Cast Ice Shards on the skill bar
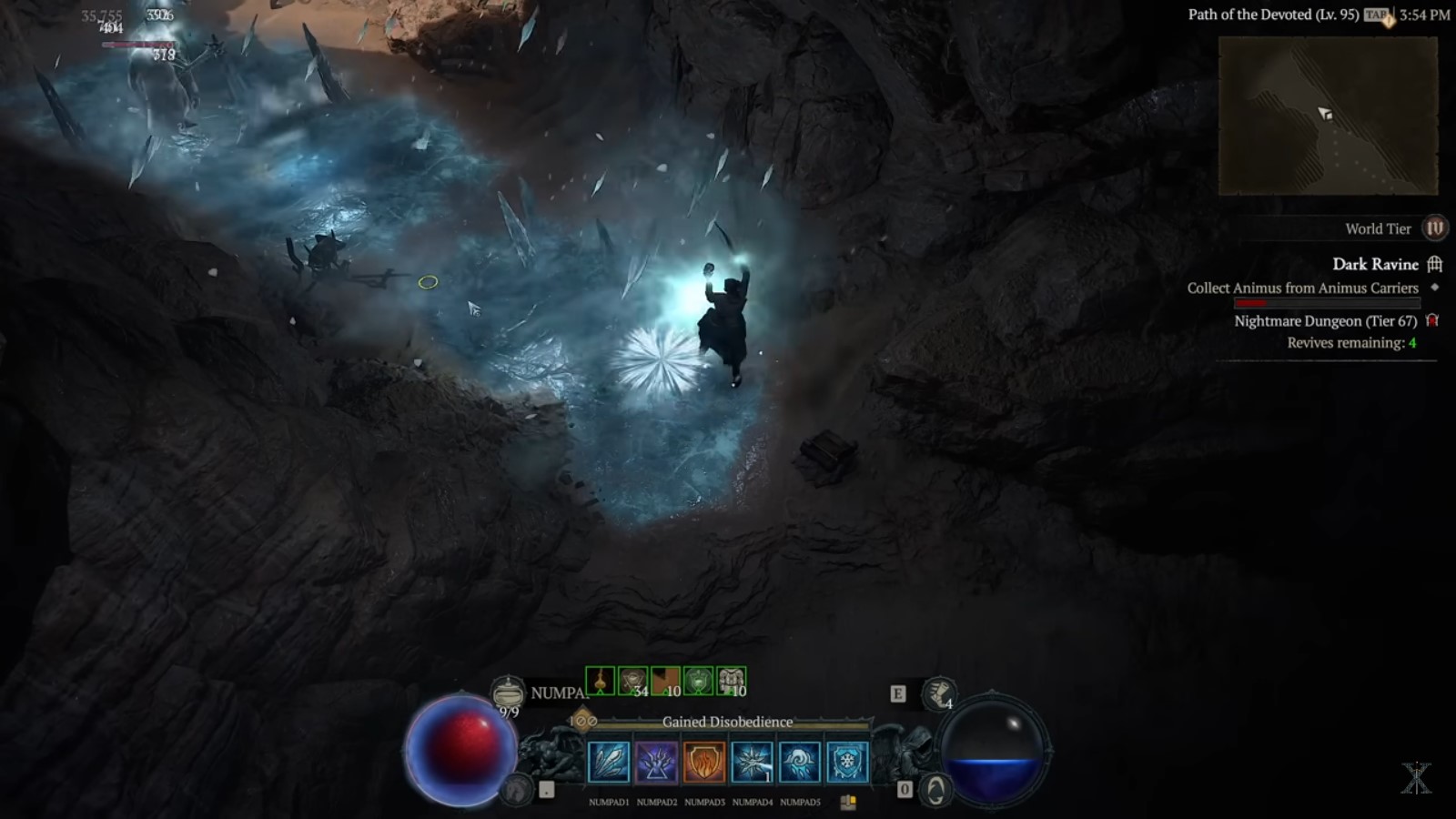 click(x=610, y=764)
